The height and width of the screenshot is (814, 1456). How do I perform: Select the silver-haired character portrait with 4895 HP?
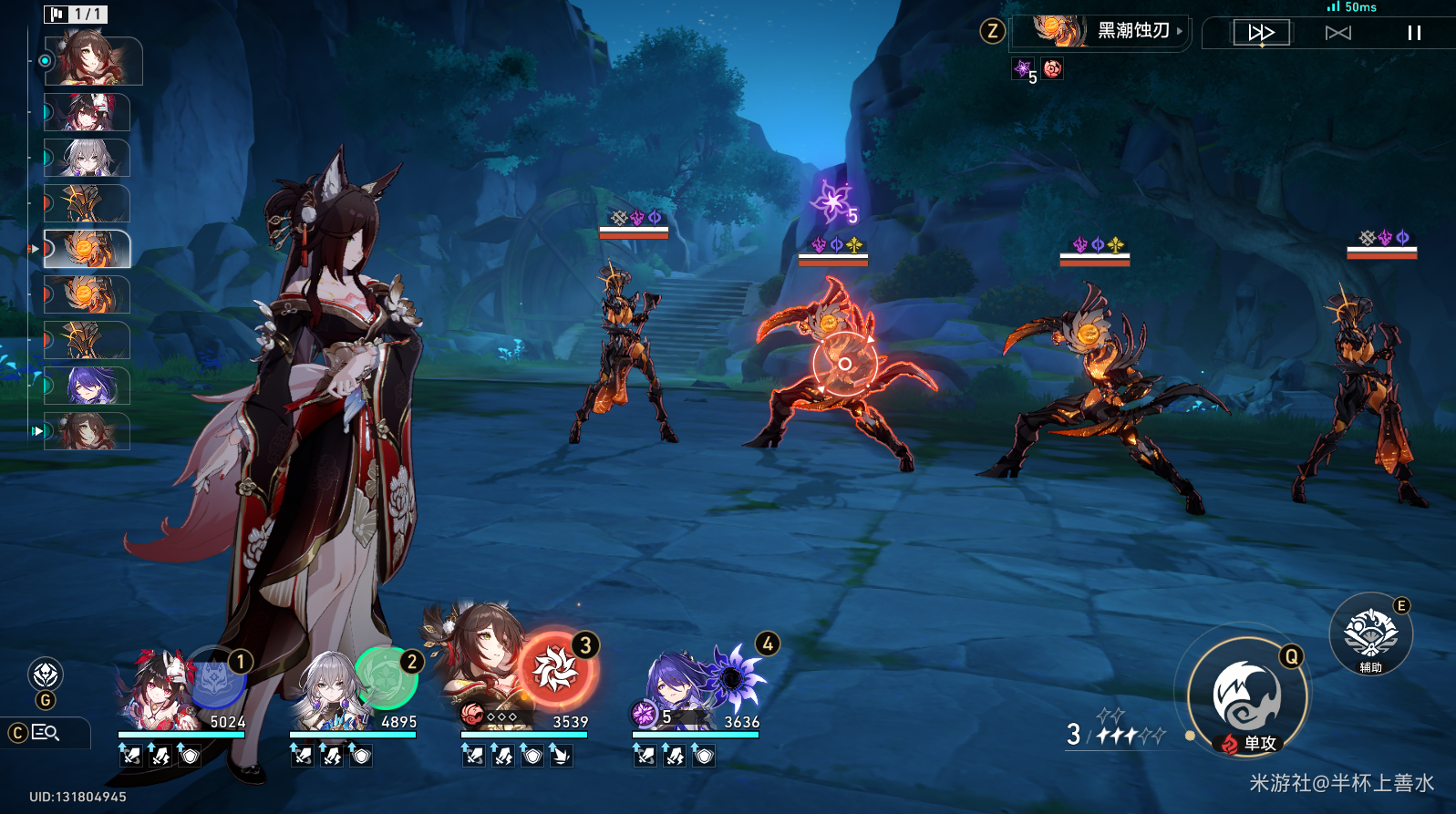[x=327, y=695]
